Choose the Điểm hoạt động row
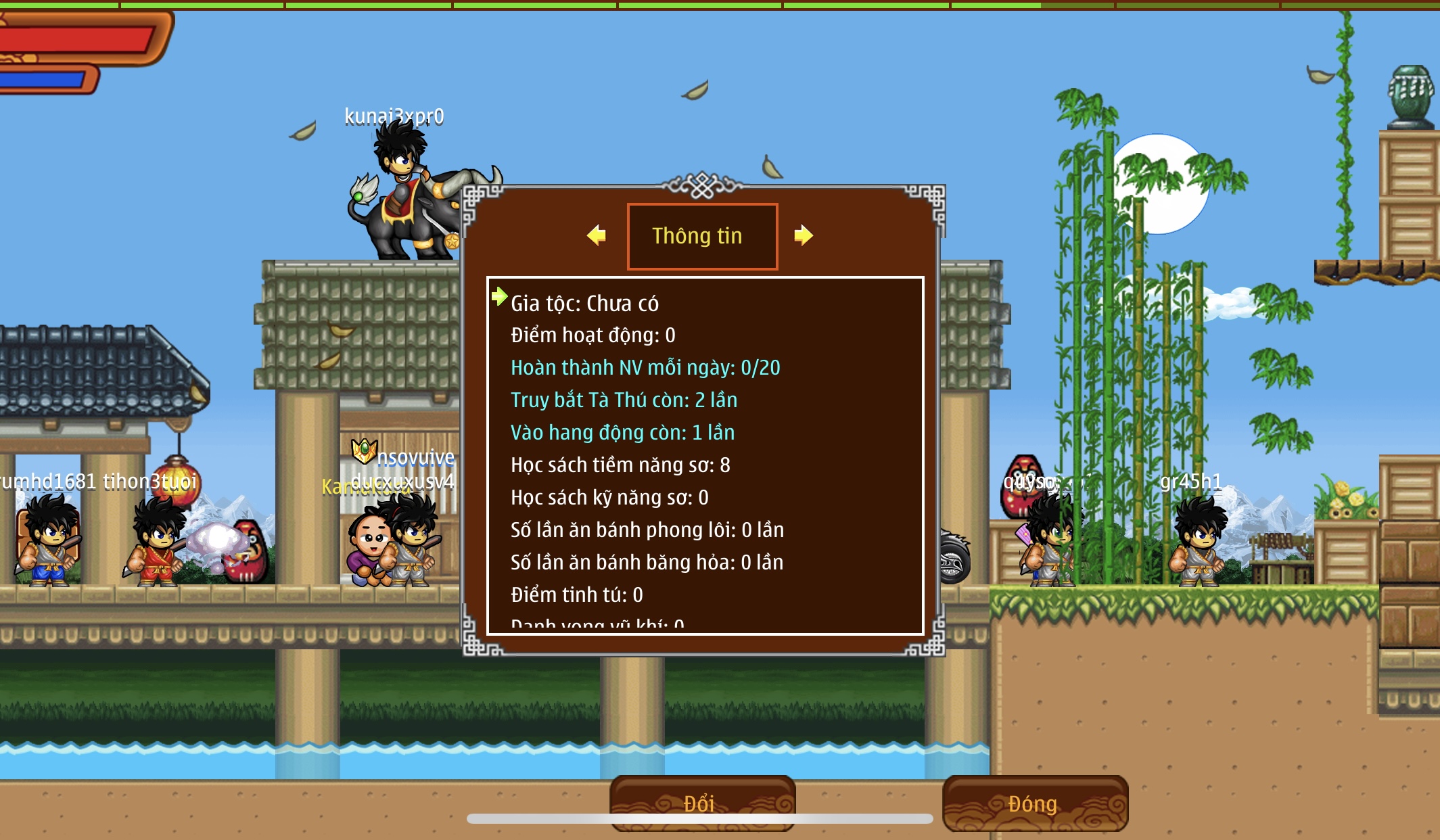The height and width of the screenshot is (840, 1440). [x=593, y=335]
